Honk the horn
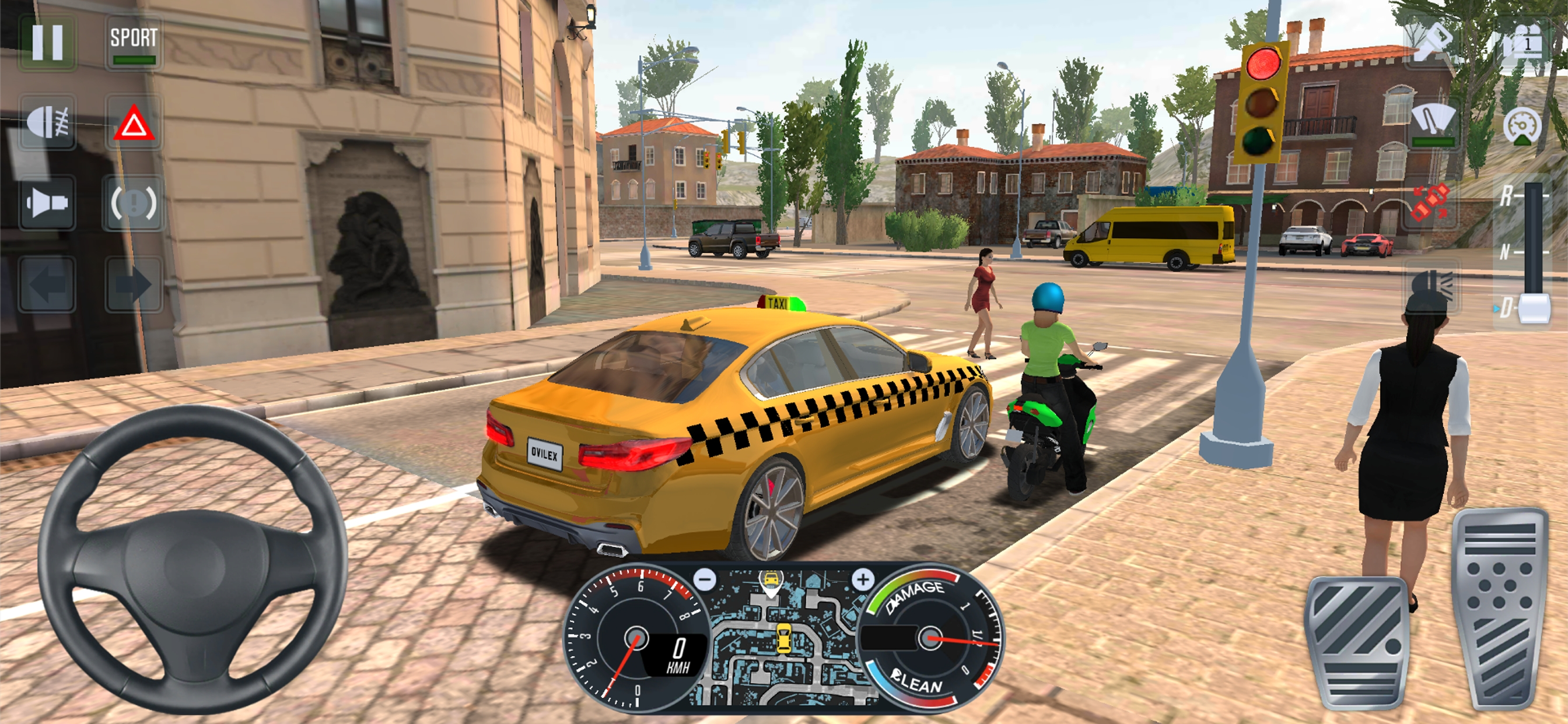This screenshot has height=724, width=1568. coord(47,203)
